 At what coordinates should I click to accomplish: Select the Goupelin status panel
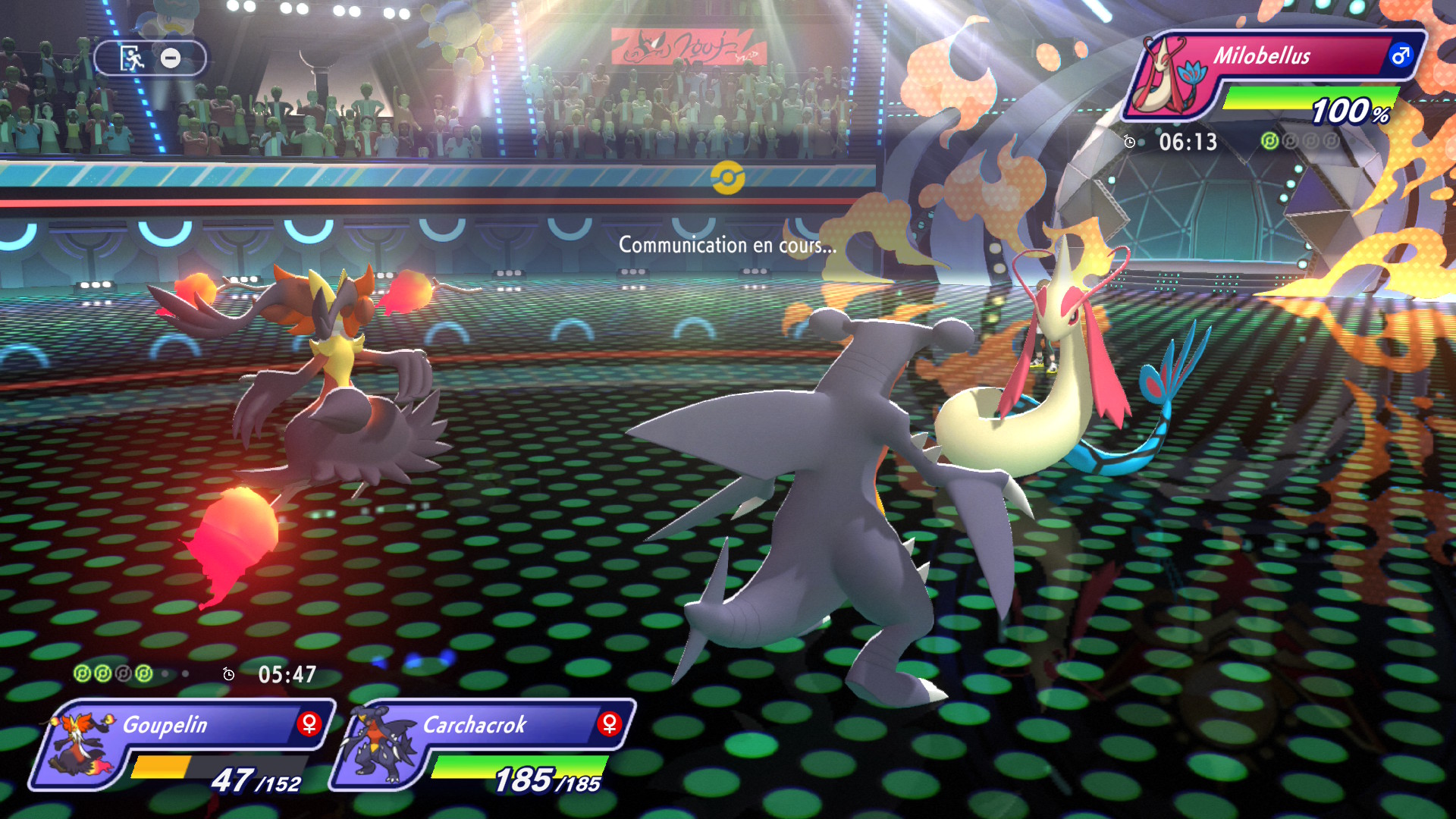(x=182, y=745)
